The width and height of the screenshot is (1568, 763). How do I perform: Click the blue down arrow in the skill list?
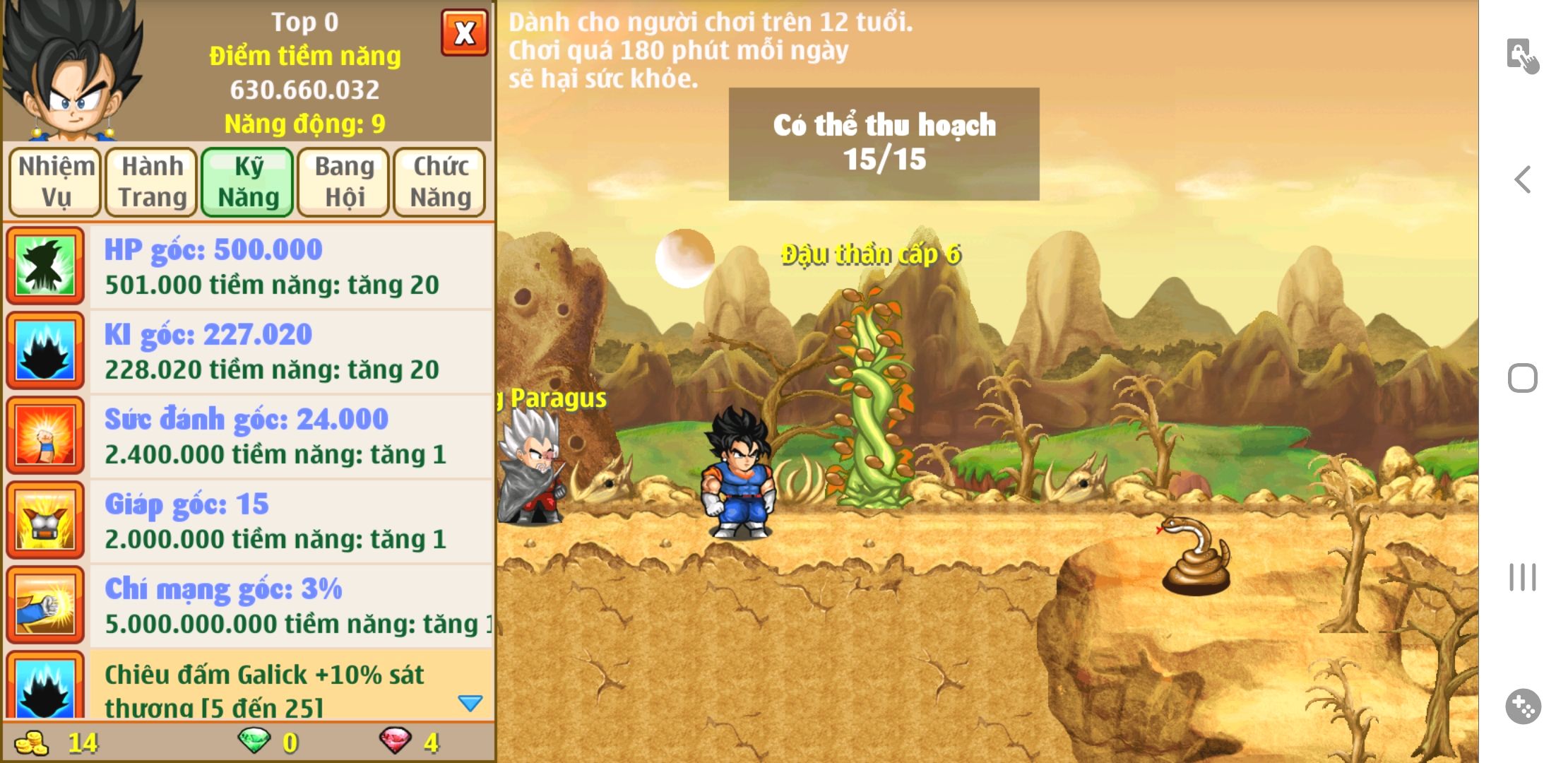[470, 703]
